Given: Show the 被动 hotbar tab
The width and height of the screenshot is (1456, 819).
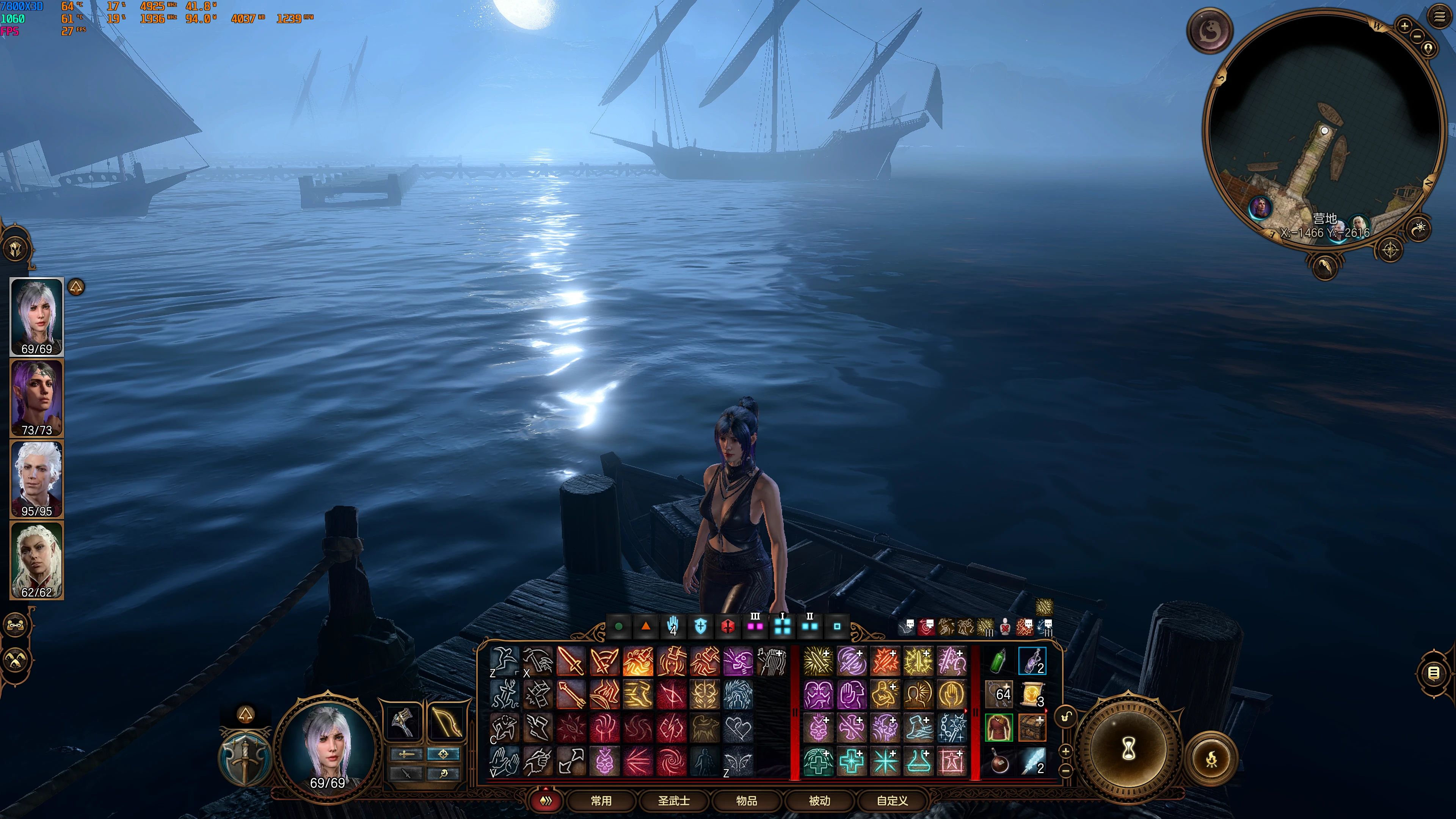Looking at the screenshot, I should coord(819,801).
